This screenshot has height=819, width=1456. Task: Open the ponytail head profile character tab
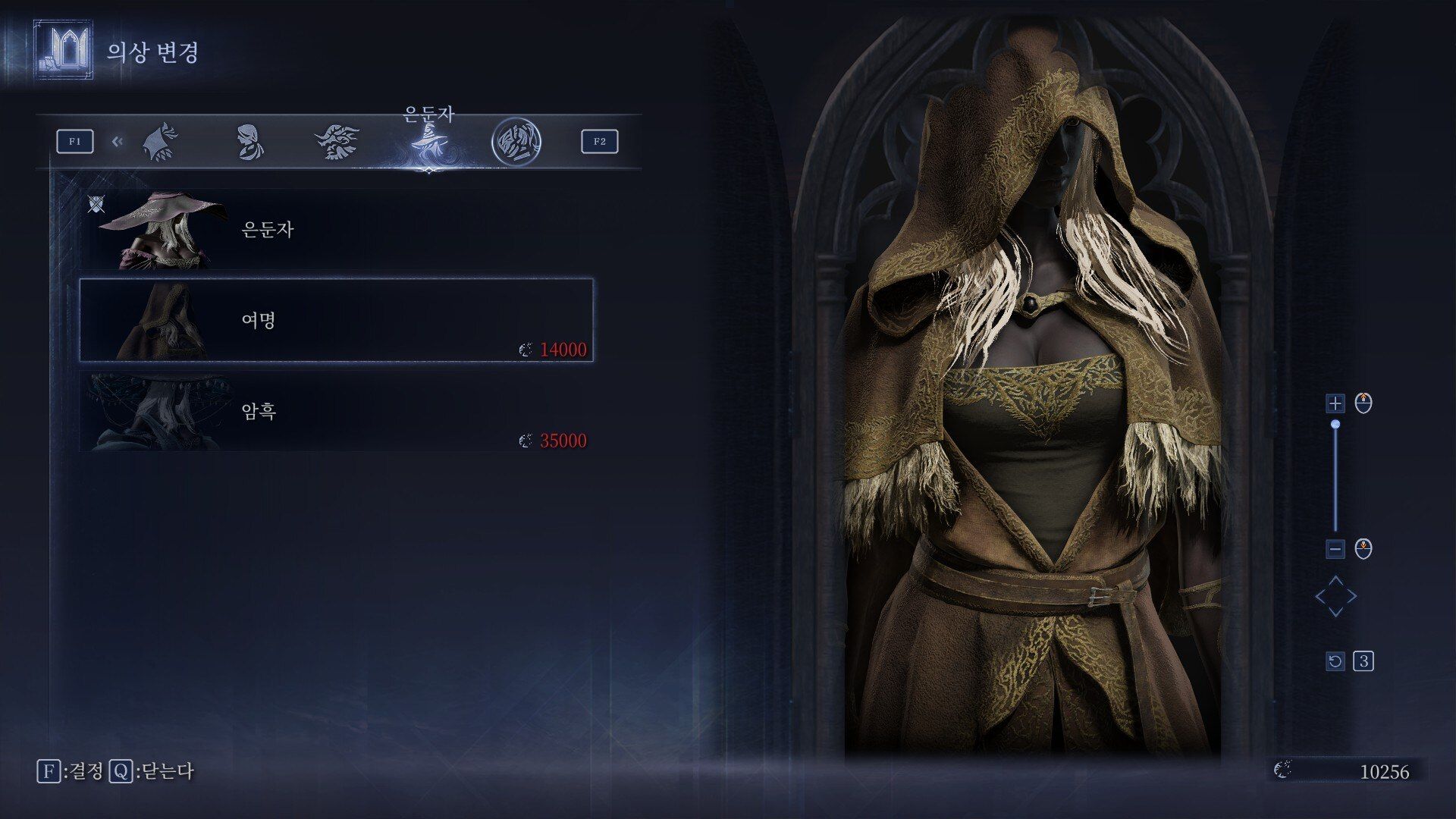(x=249, y=142)
